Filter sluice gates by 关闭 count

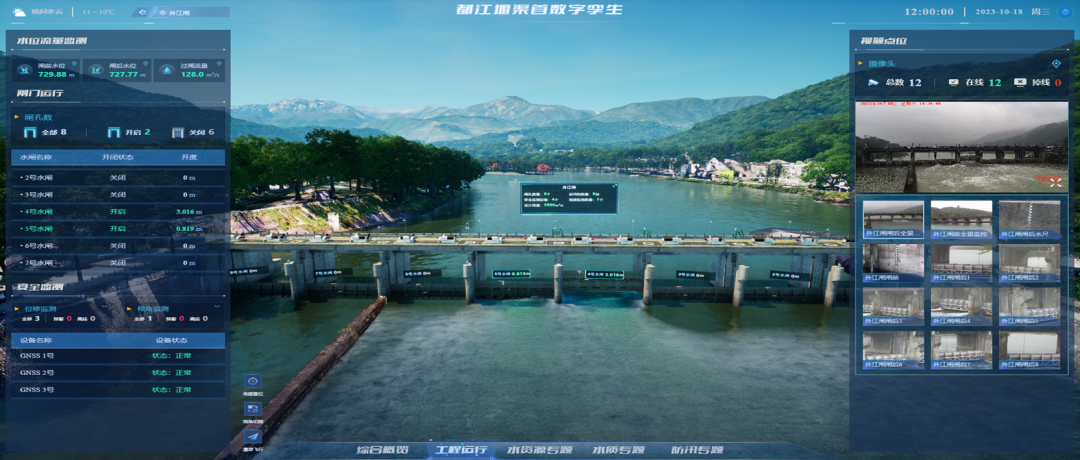click(193, 132)
